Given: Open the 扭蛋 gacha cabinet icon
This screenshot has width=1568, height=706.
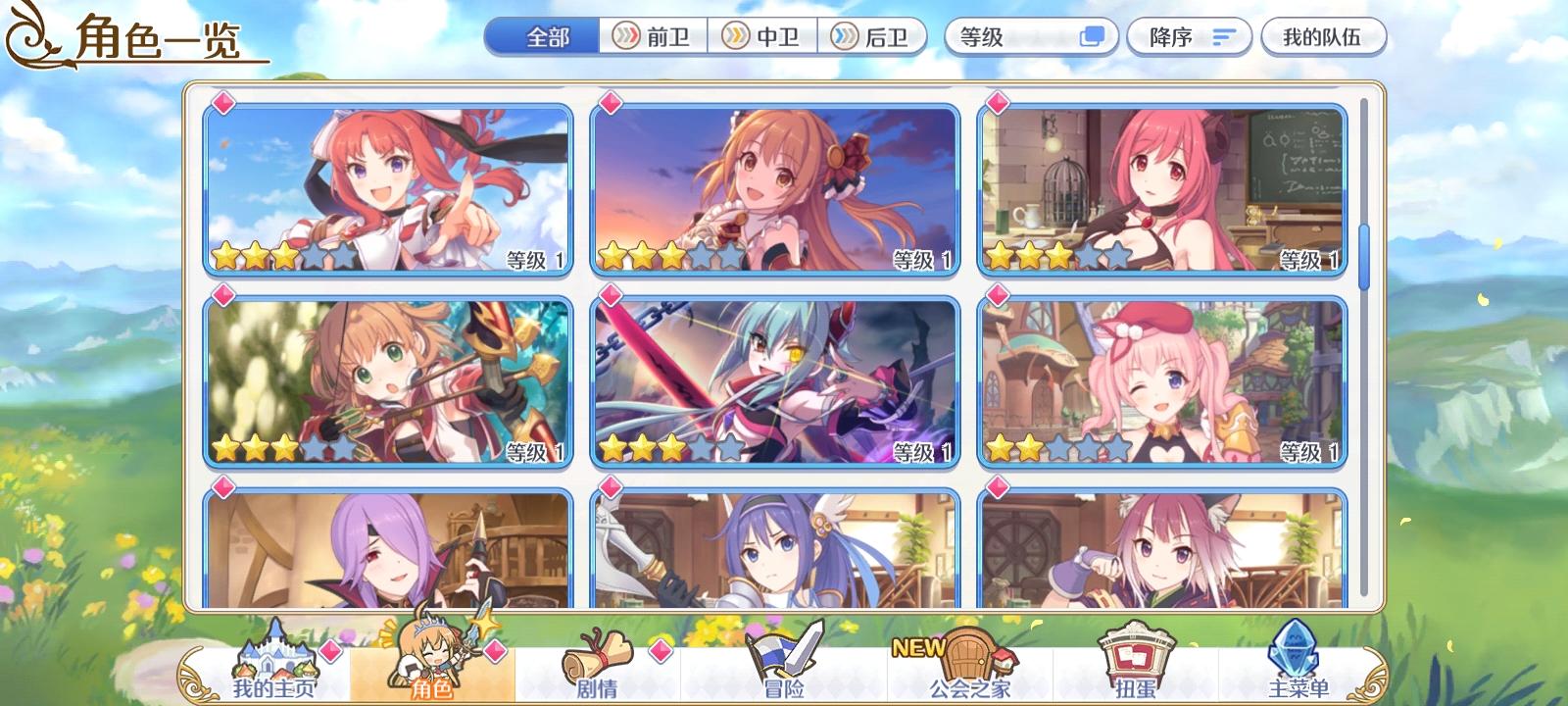Looking at the screenshot, I should pyautogui.click(x=1135, y=652).
